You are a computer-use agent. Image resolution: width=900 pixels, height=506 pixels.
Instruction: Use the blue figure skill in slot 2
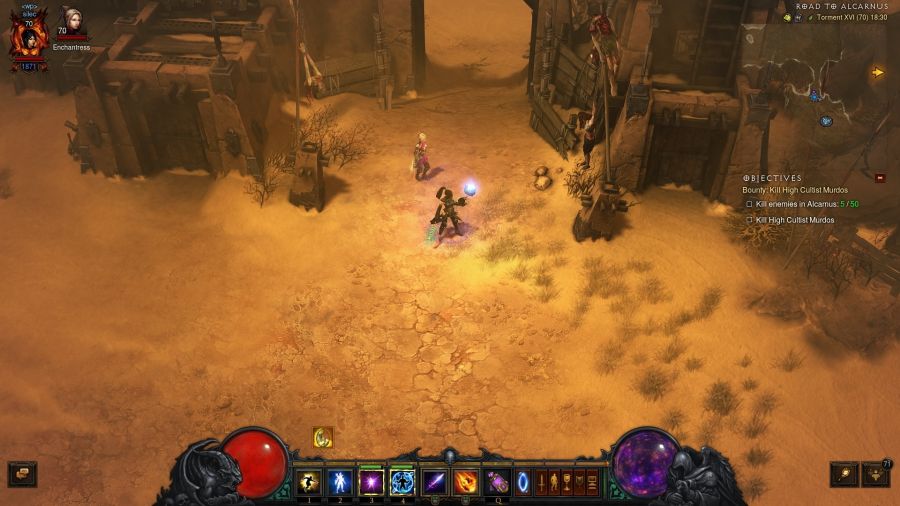(340, 482)
